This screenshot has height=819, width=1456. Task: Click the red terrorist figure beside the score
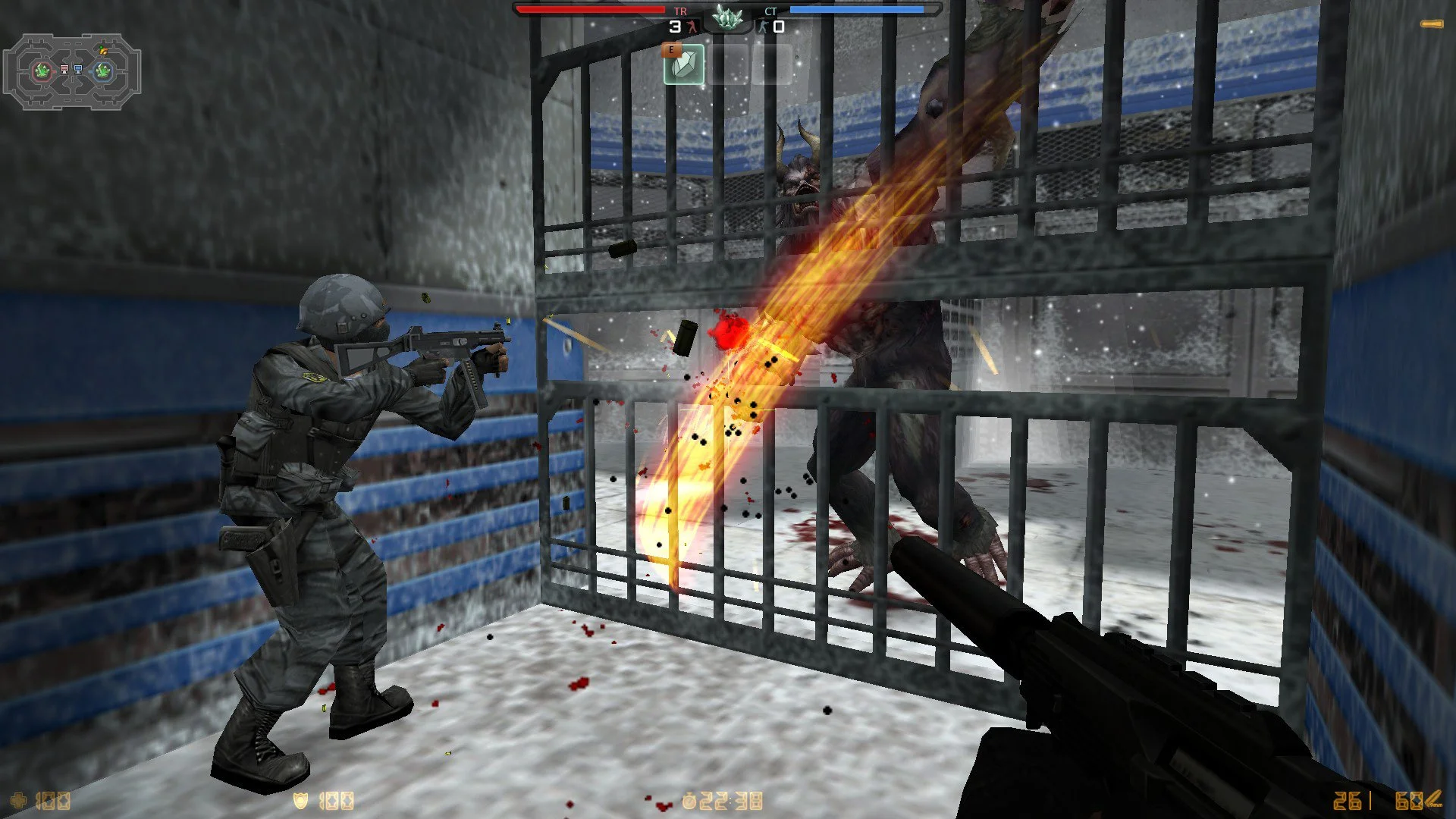tap(692, 25)
